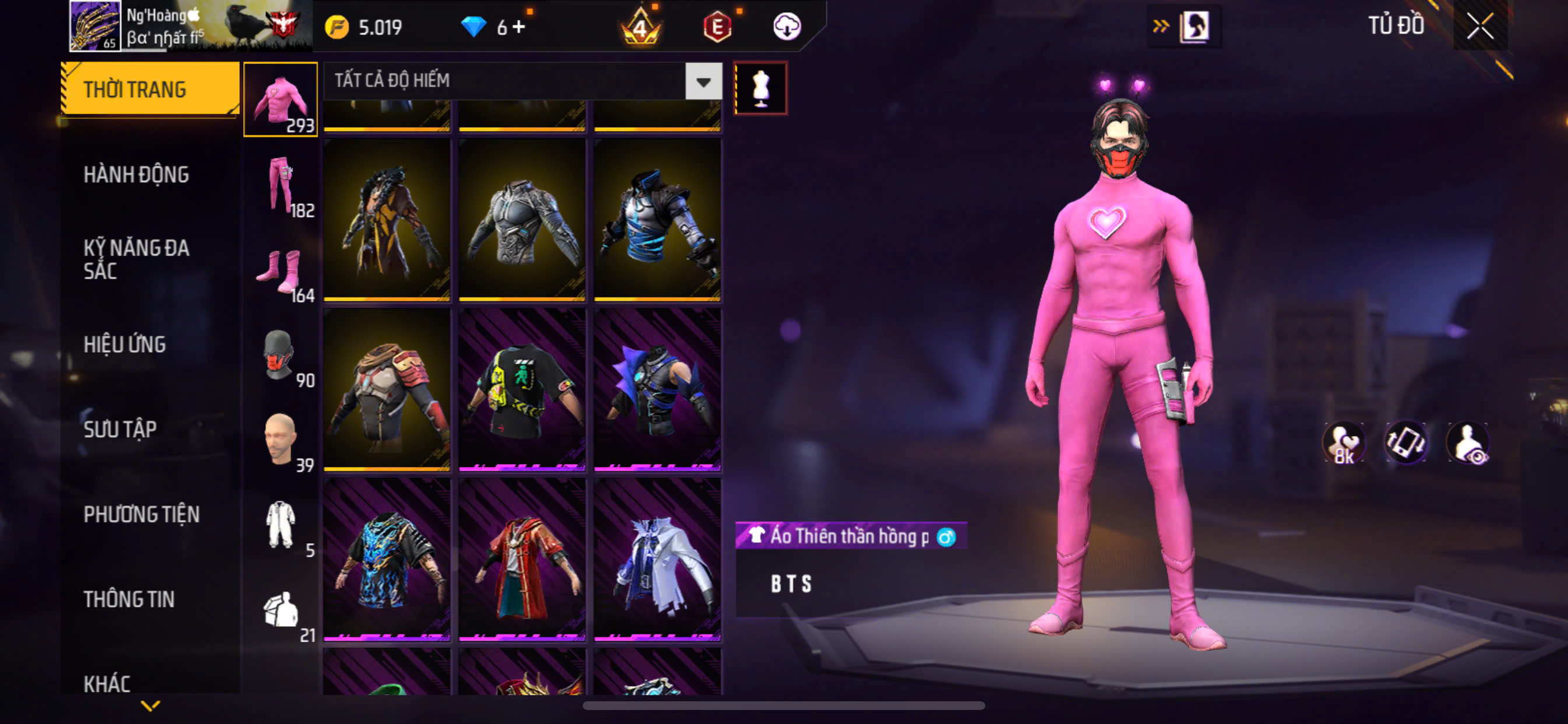This screenshot has width=1568, height=724.
Task: Open the cloud download icon
Action: (x=786, y=27)
